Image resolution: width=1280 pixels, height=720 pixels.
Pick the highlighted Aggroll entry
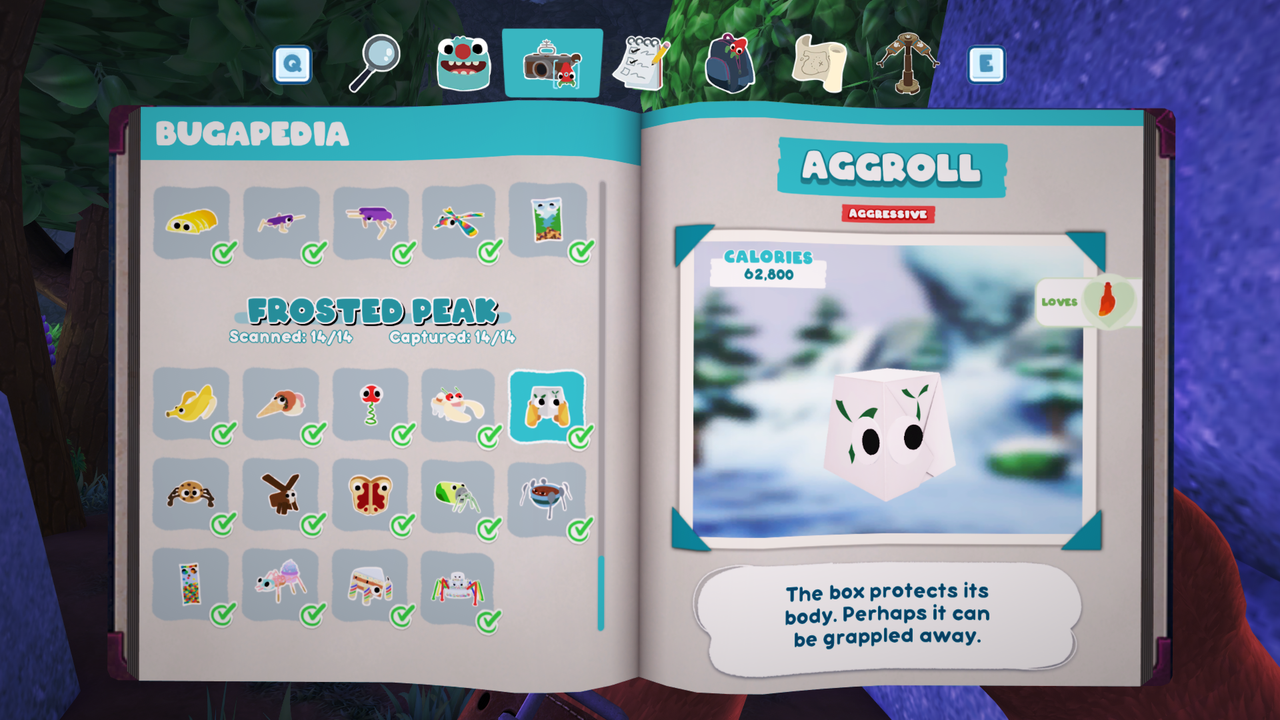click(x=547, y=406)
